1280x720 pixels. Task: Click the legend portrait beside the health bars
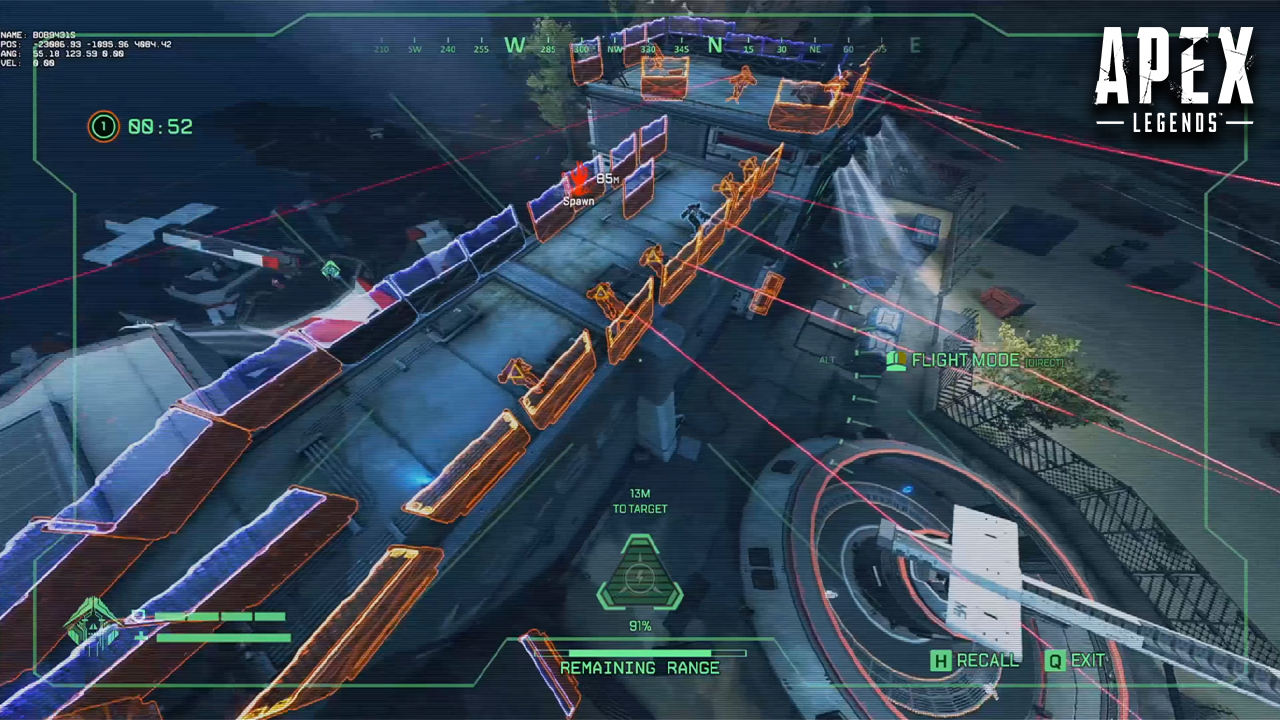[x=93, y=624]
